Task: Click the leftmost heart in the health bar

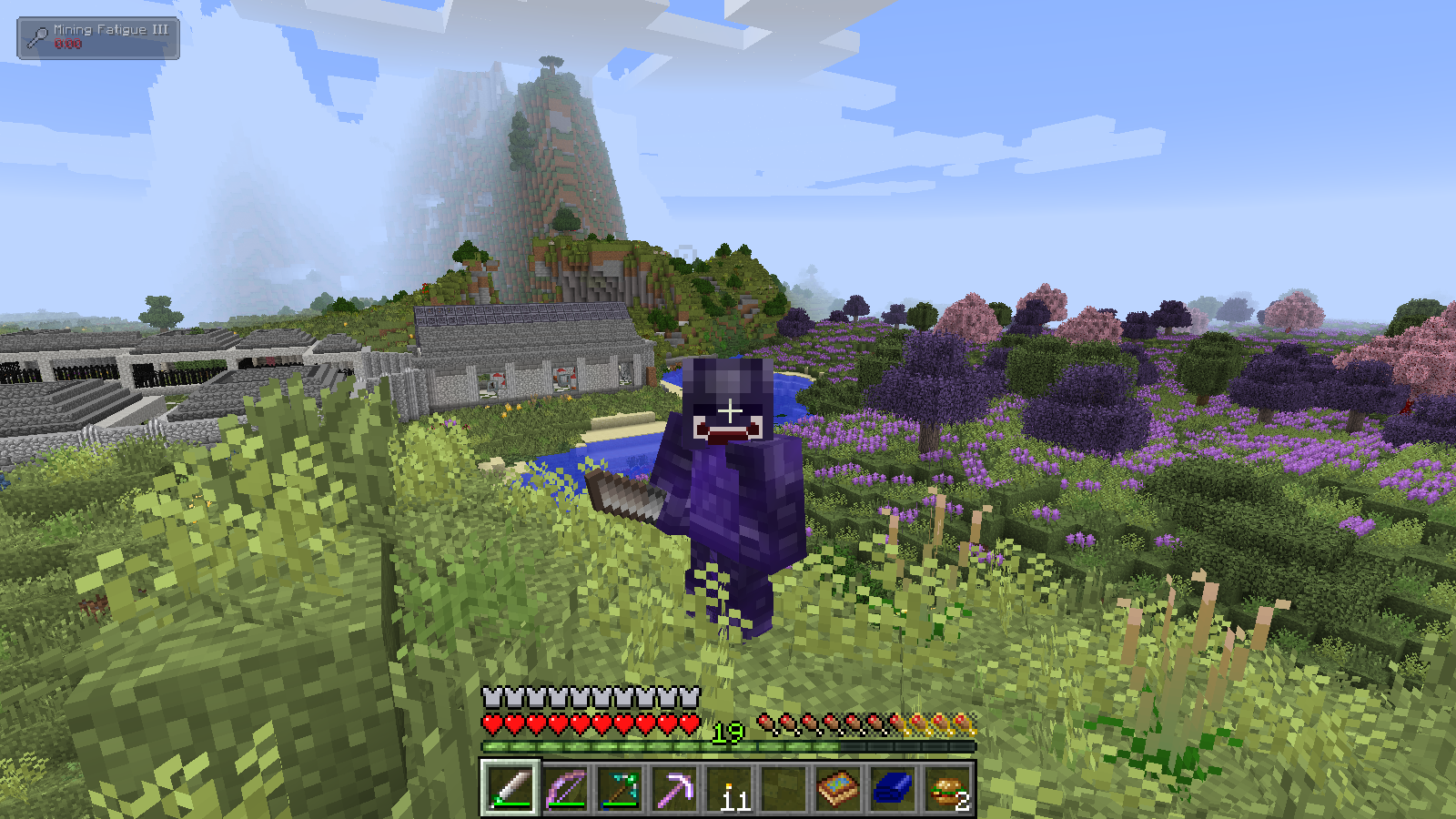Action: coord(493,723)
